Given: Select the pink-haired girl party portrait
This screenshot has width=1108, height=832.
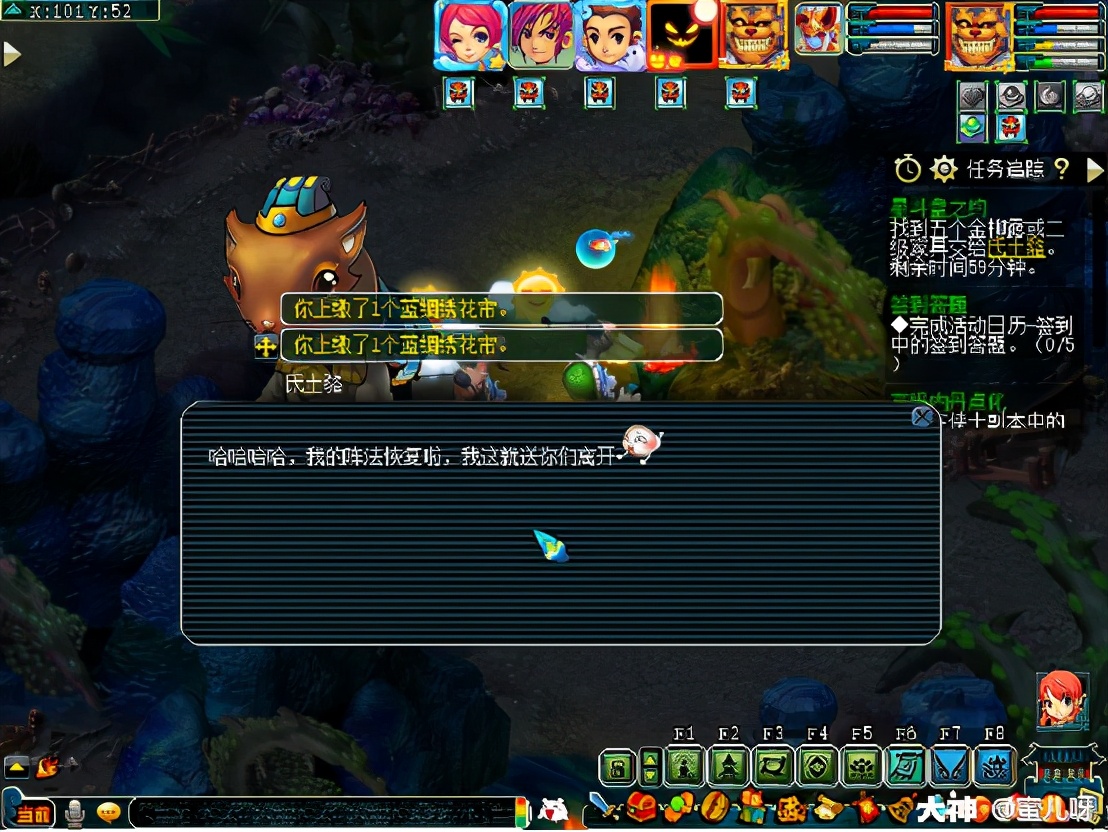Looking at the screenshot, I should (x=469, y=35).
